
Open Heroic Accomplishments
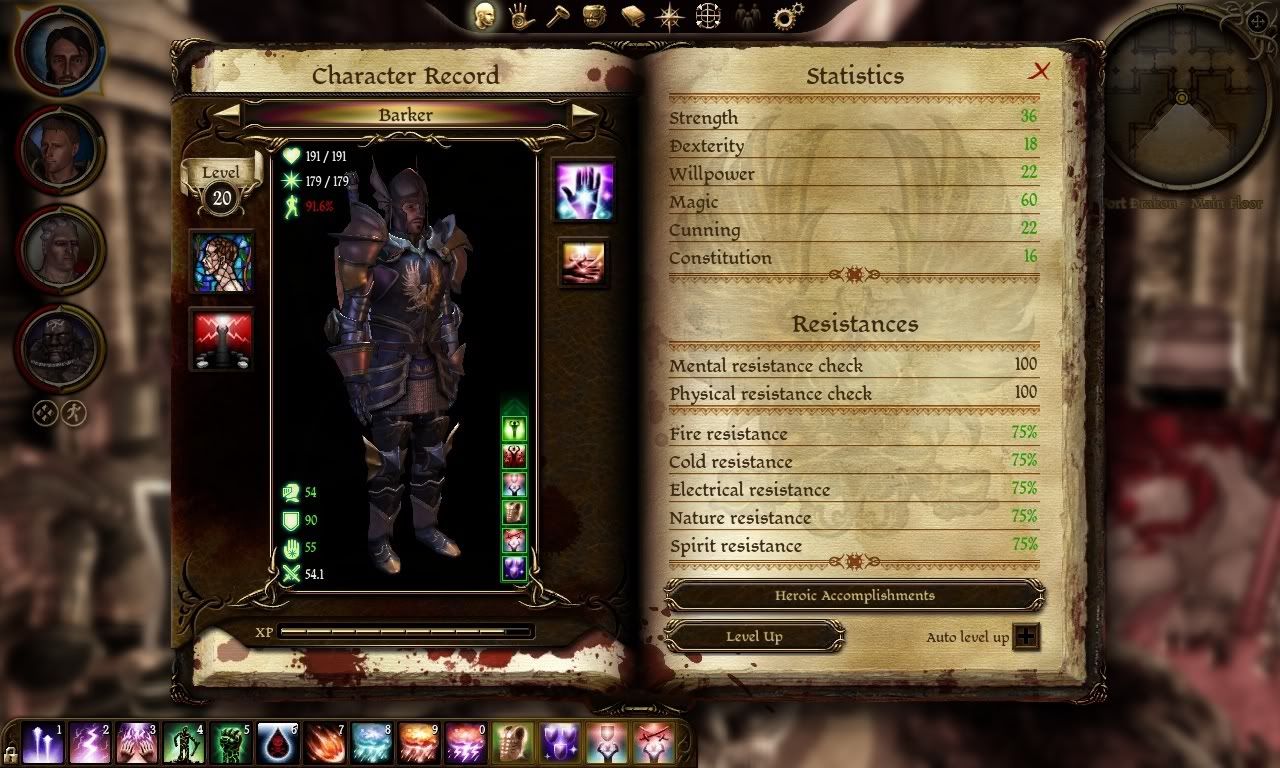pyautogui.click(x=854, y=596)
